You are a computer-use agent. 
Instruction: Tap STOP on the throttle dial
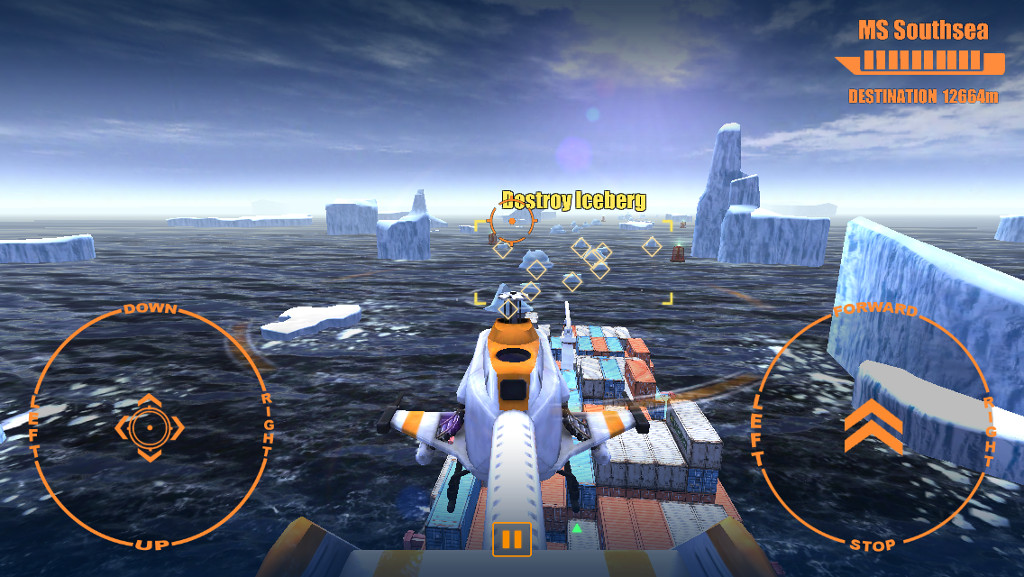point(873,545)
